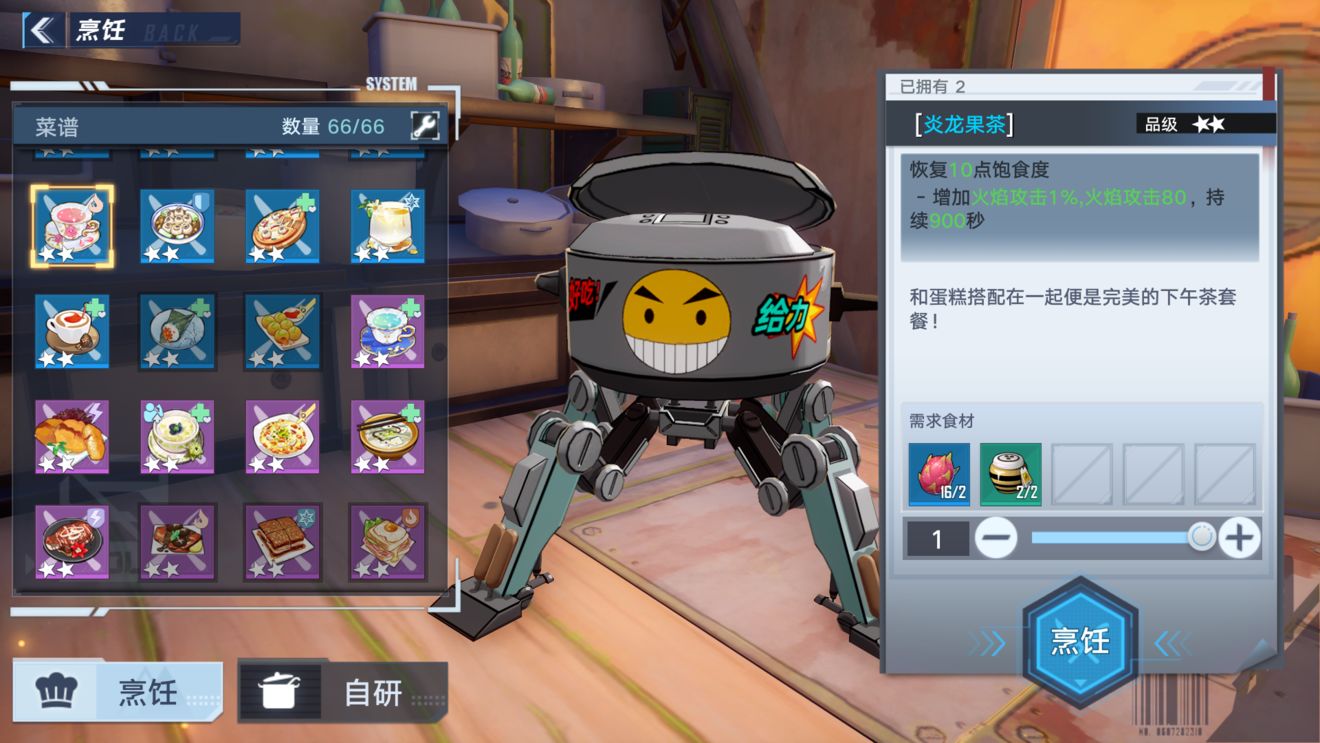Select the pink teacup recipe

(x=71, y=226)
